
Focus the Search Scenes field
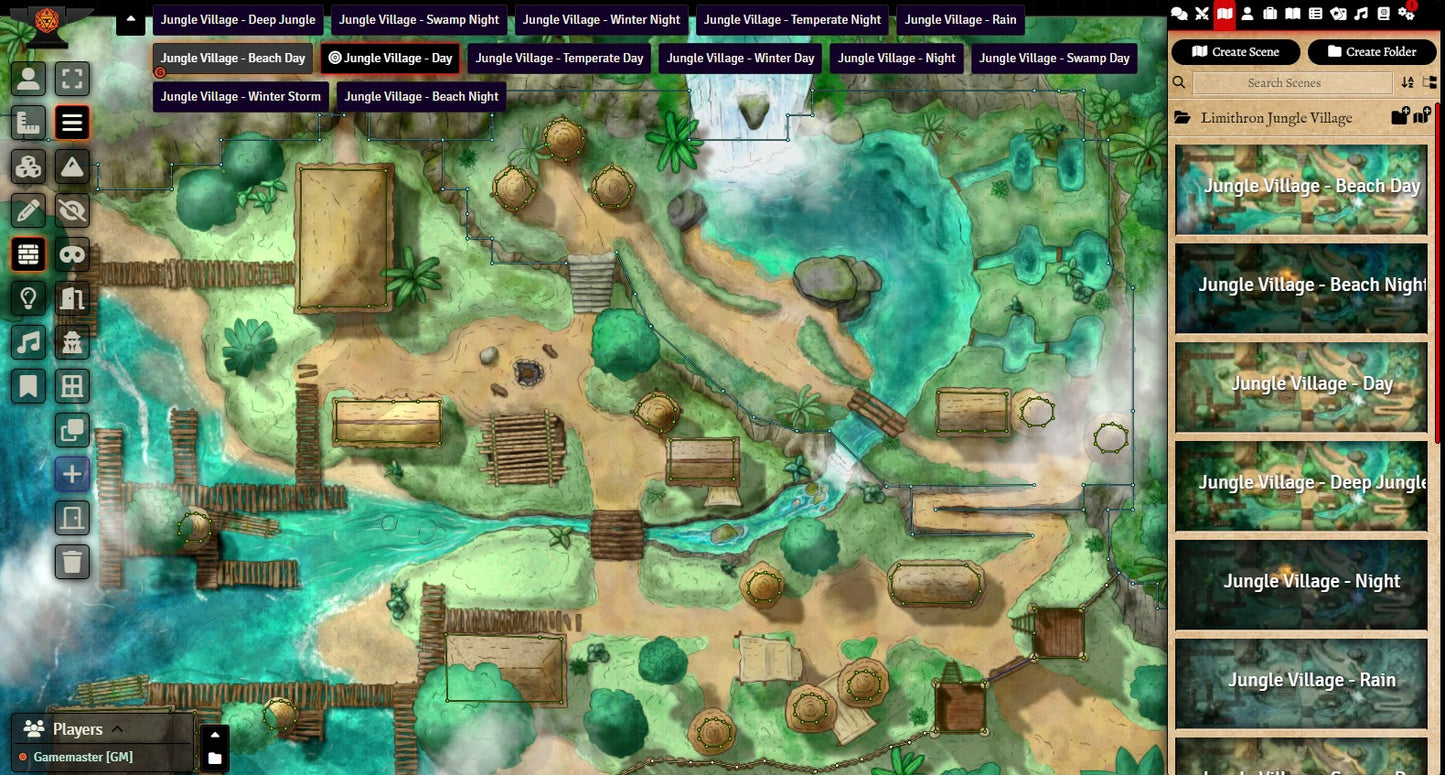tap(1284, 83)
